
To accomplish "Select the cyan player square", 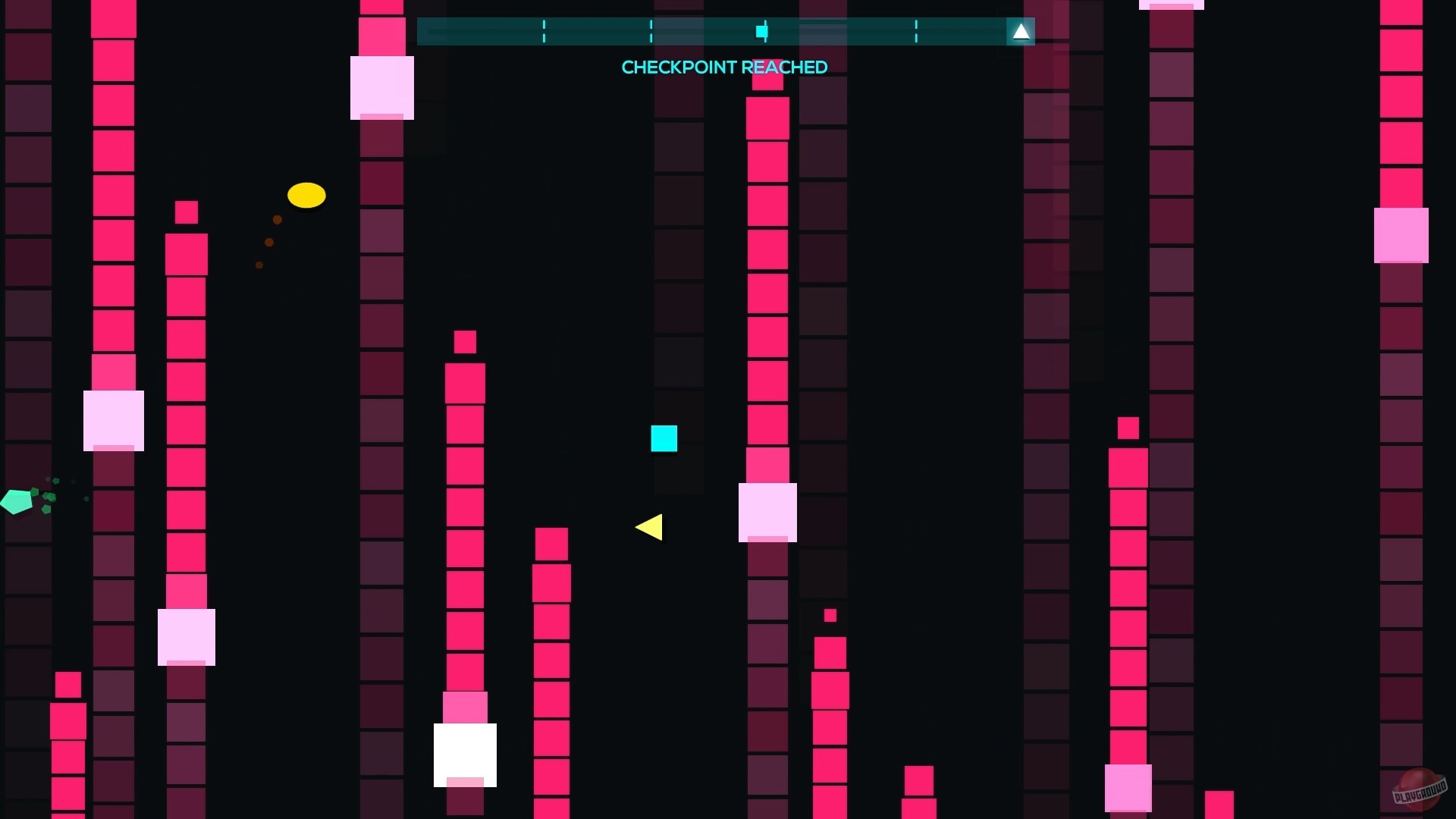I will pos(664,438).
